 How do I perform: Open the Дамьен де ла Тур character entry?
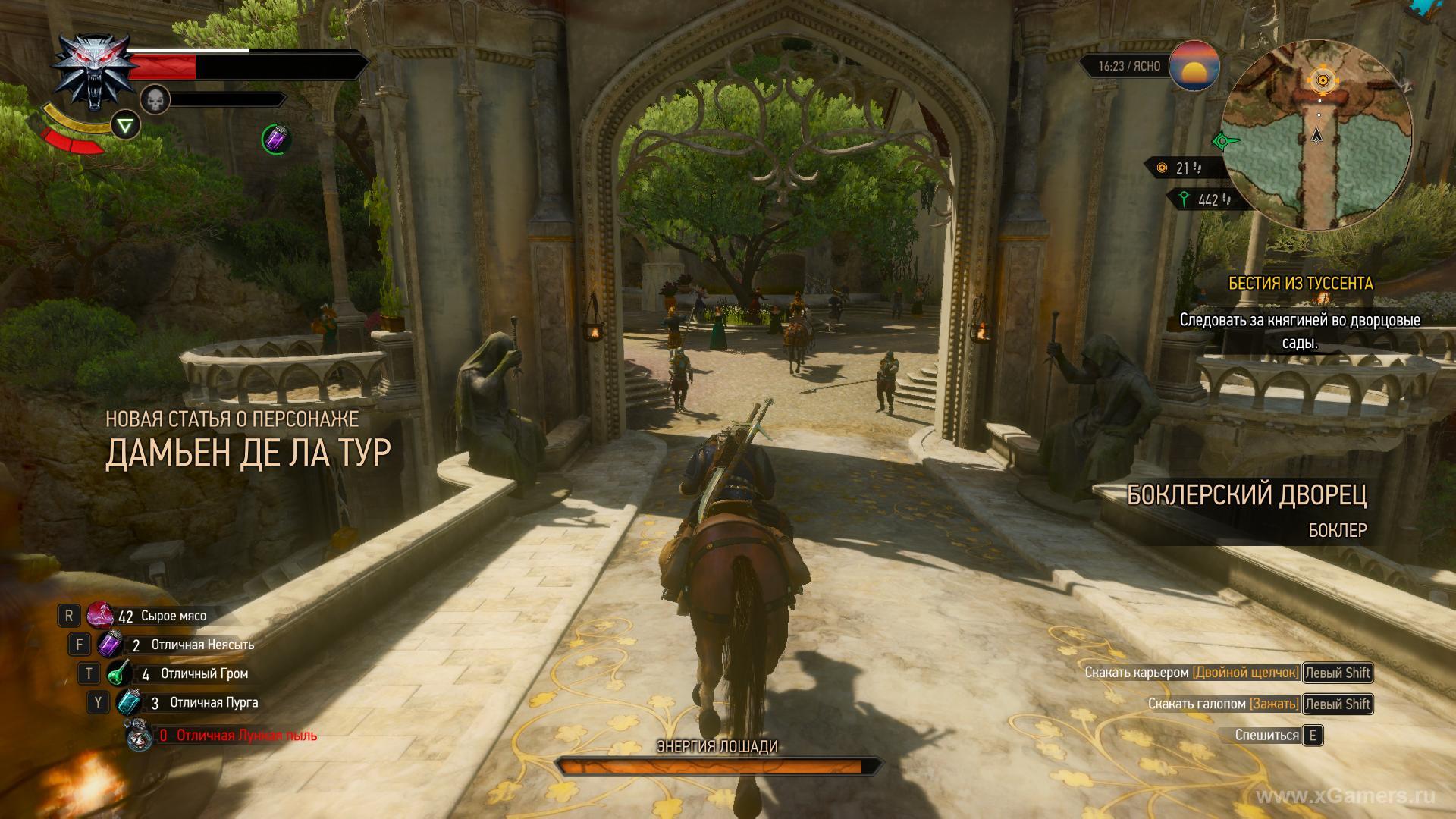coord(248,453)
